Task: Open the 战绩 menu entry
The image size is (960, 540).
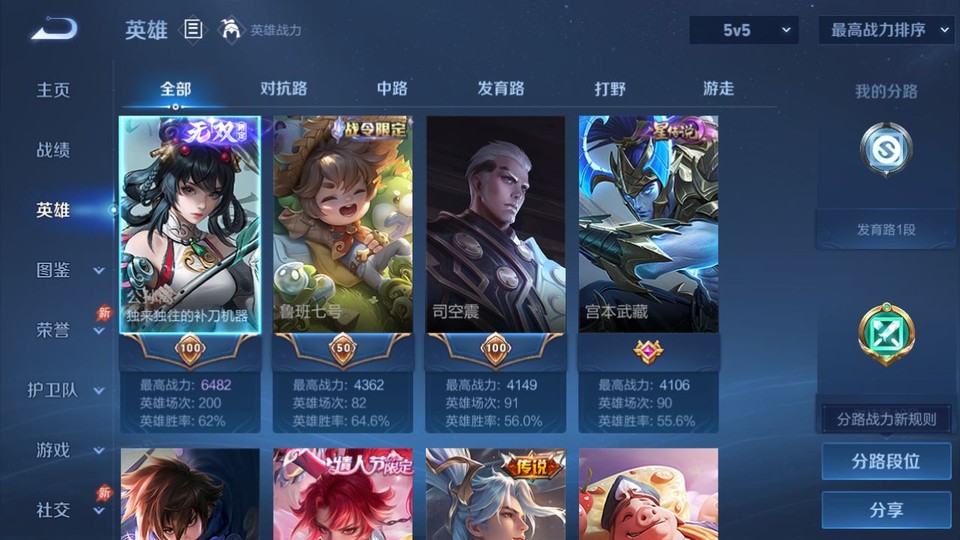Action: click(54, 150)
